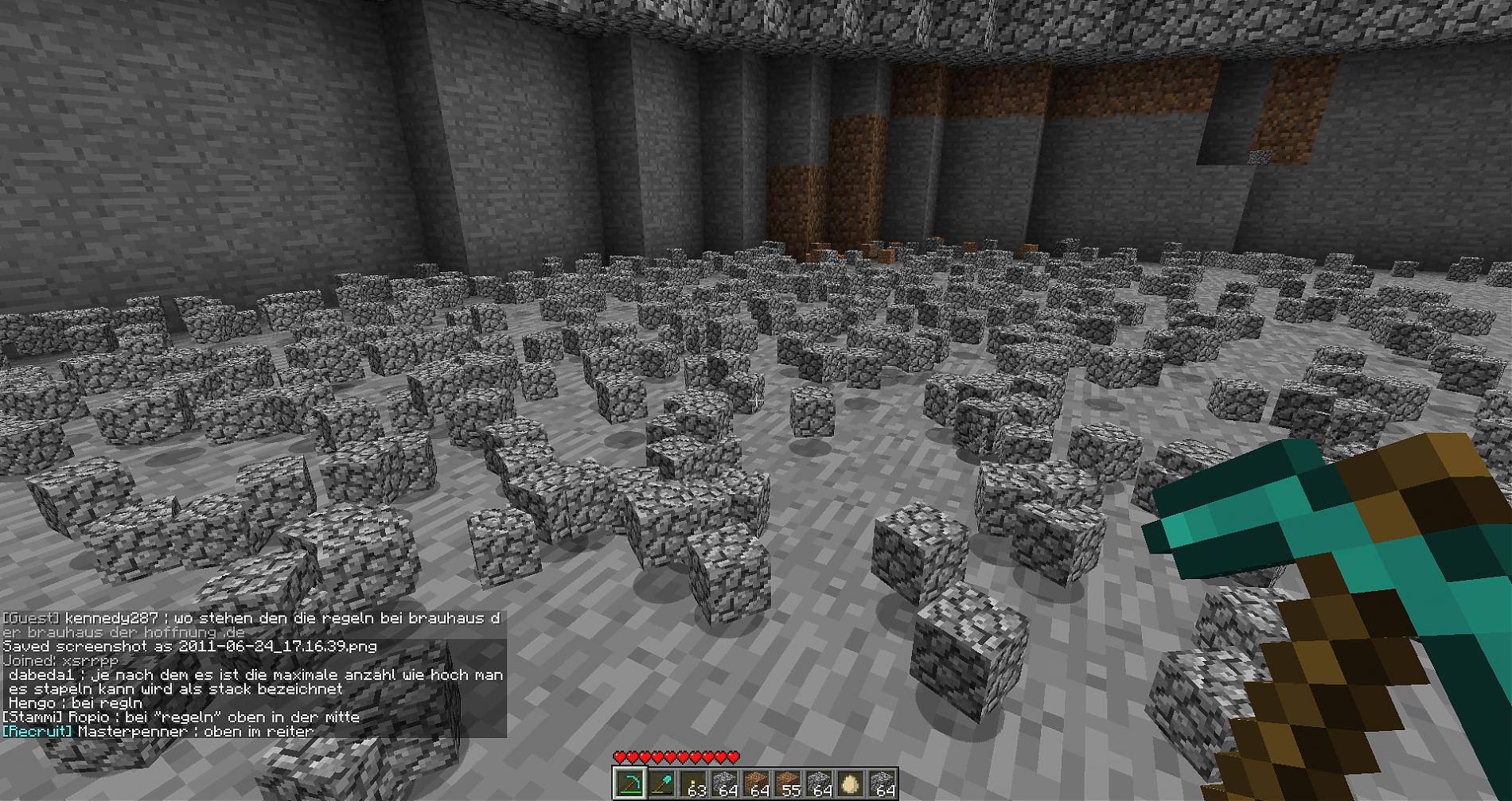
Task: Select the full 64-dirt stack
Action: pyautogui.click(x=756, y=784)
